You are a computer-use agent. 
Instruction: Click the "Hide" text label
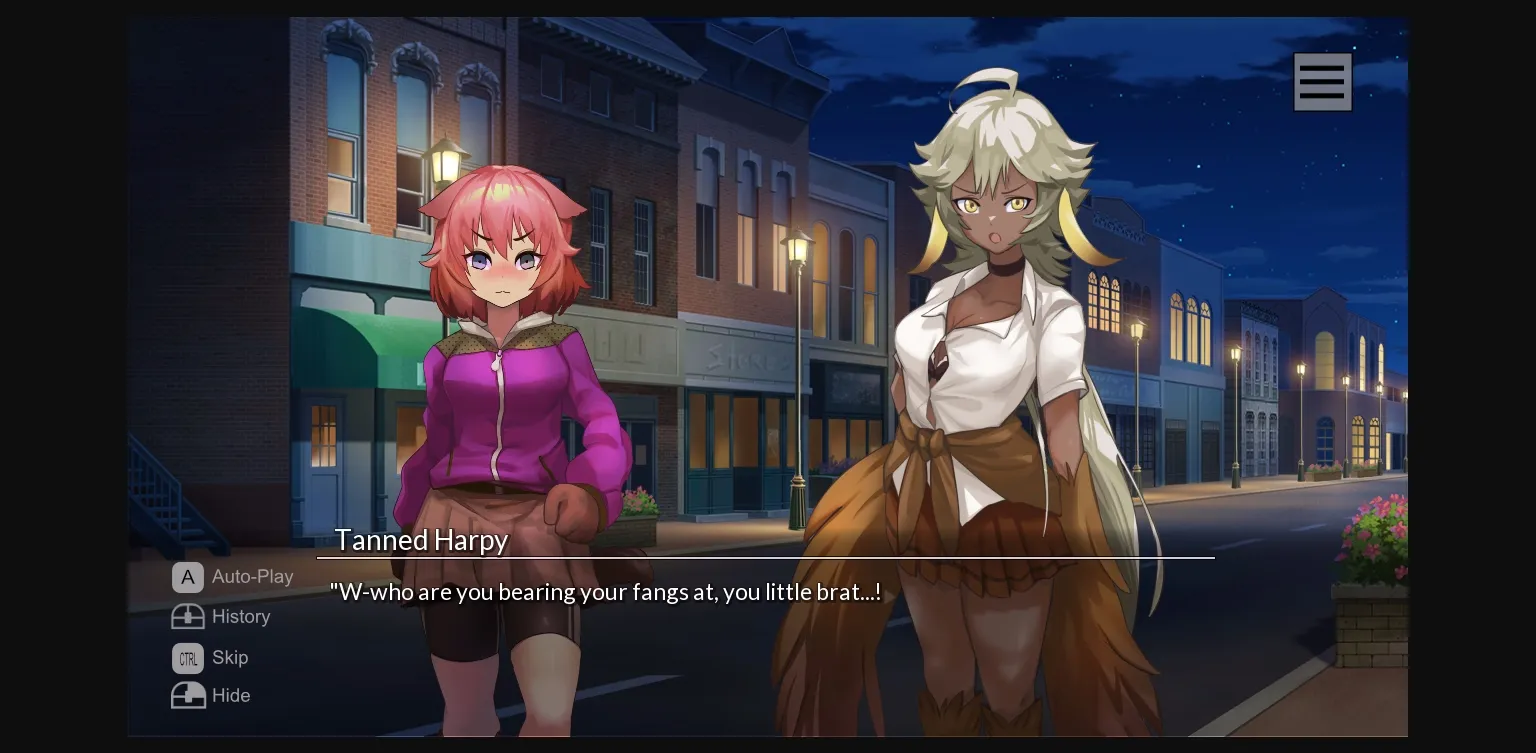pos(230,695)
